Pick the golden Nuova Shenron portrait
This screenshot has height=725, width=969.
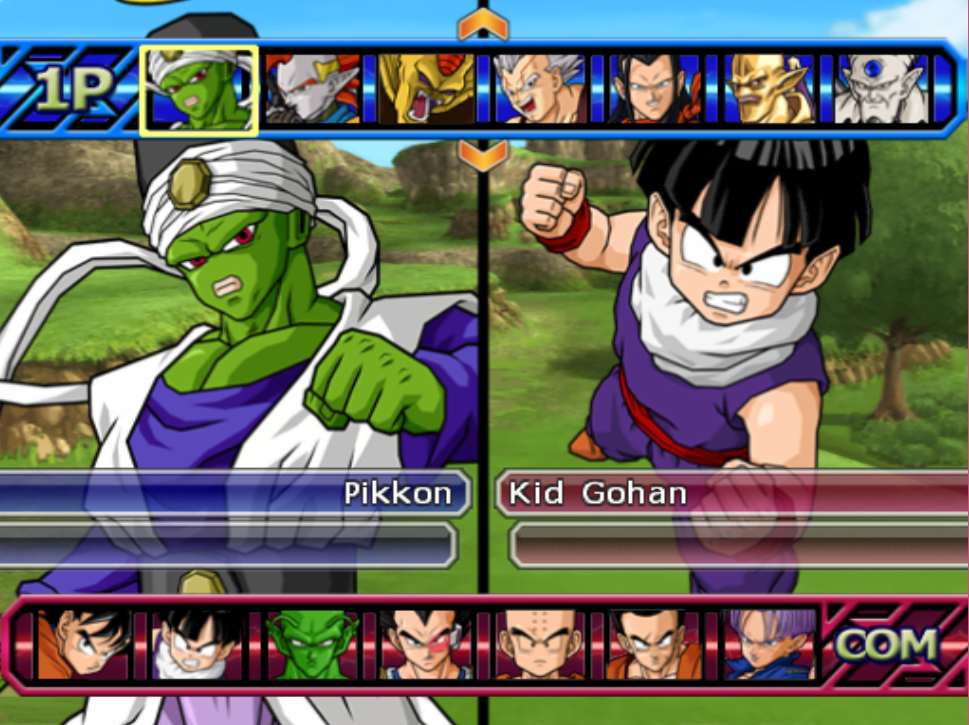coord(769,90)
